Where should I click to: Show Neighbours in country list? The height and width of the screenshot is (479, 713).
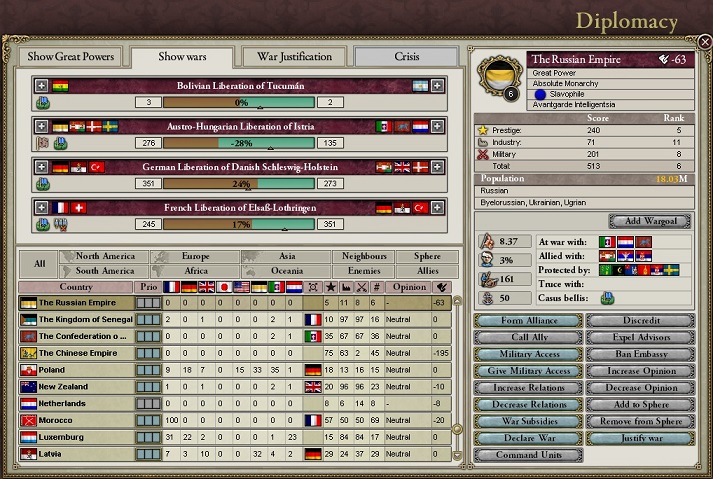[x=364, y=257]
